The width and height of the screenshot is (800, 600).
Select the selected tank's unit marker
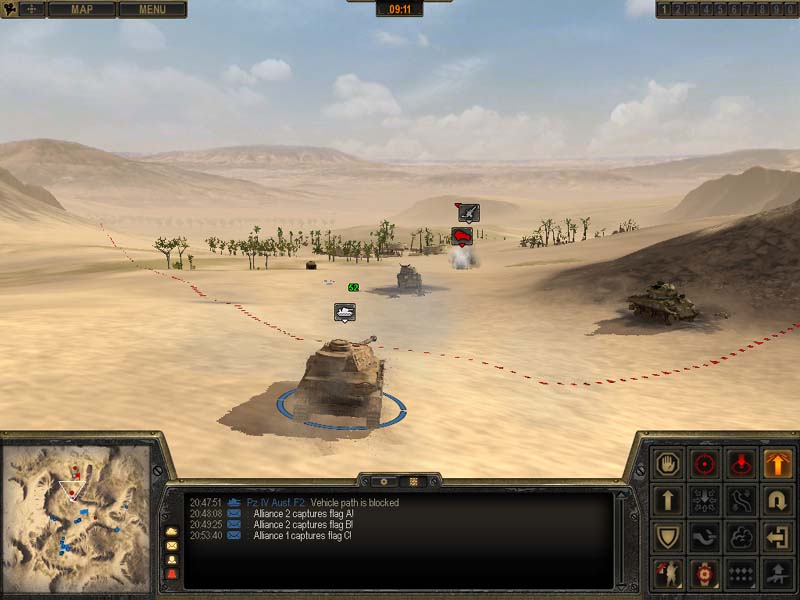click(x=345, y=313)
